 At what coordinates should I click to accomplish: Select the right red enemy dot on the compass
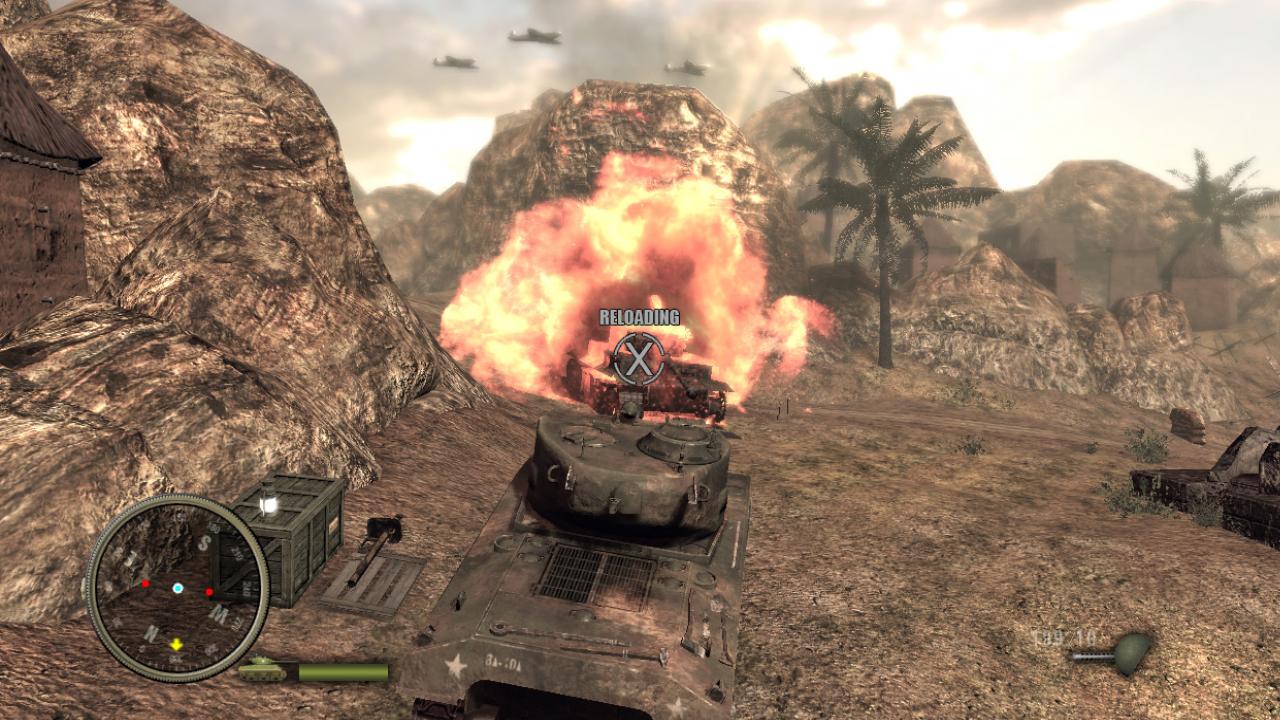click(209, 590)
